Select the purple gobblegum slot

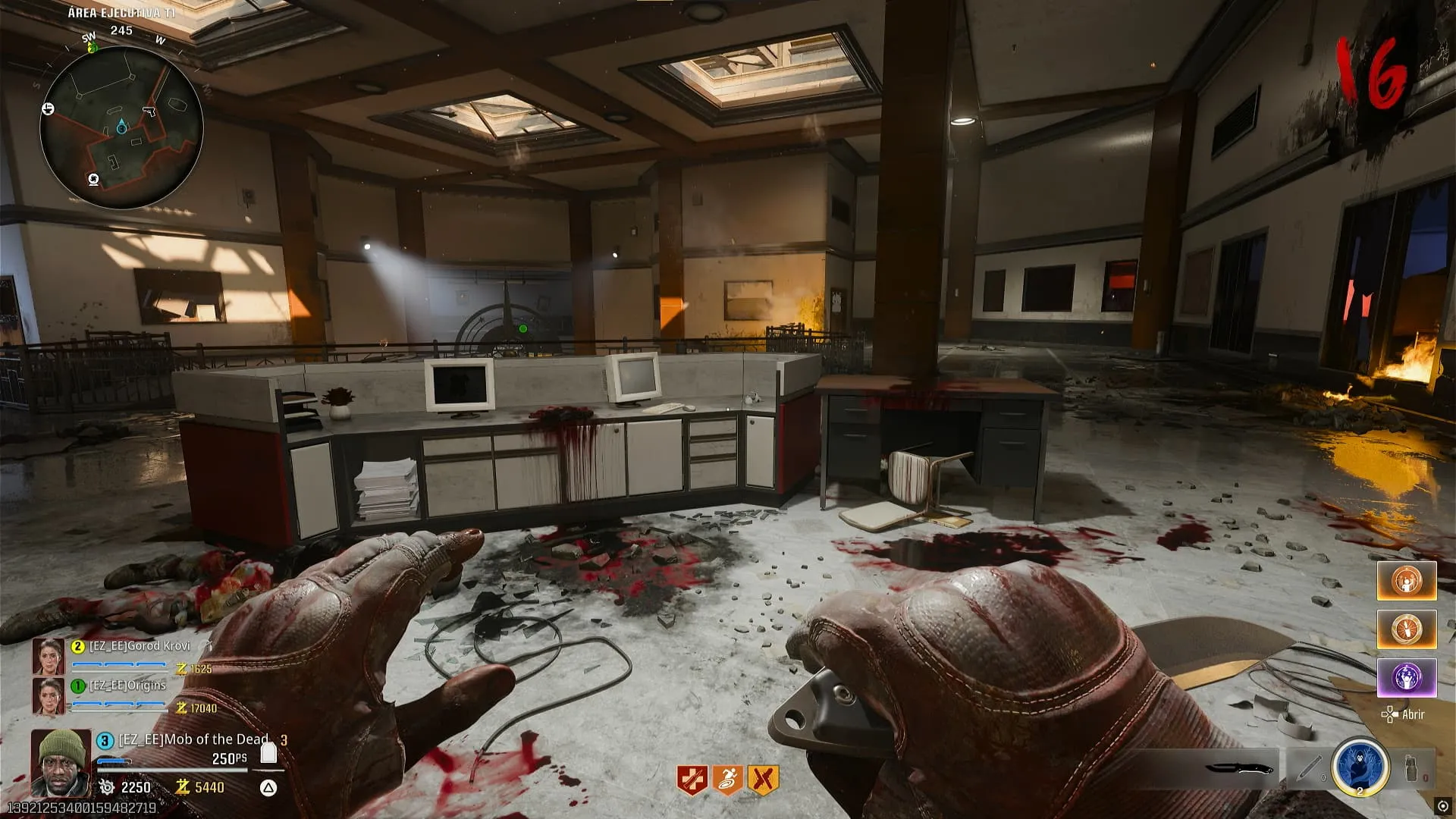pyautogui.click(x=1407, y=677)
